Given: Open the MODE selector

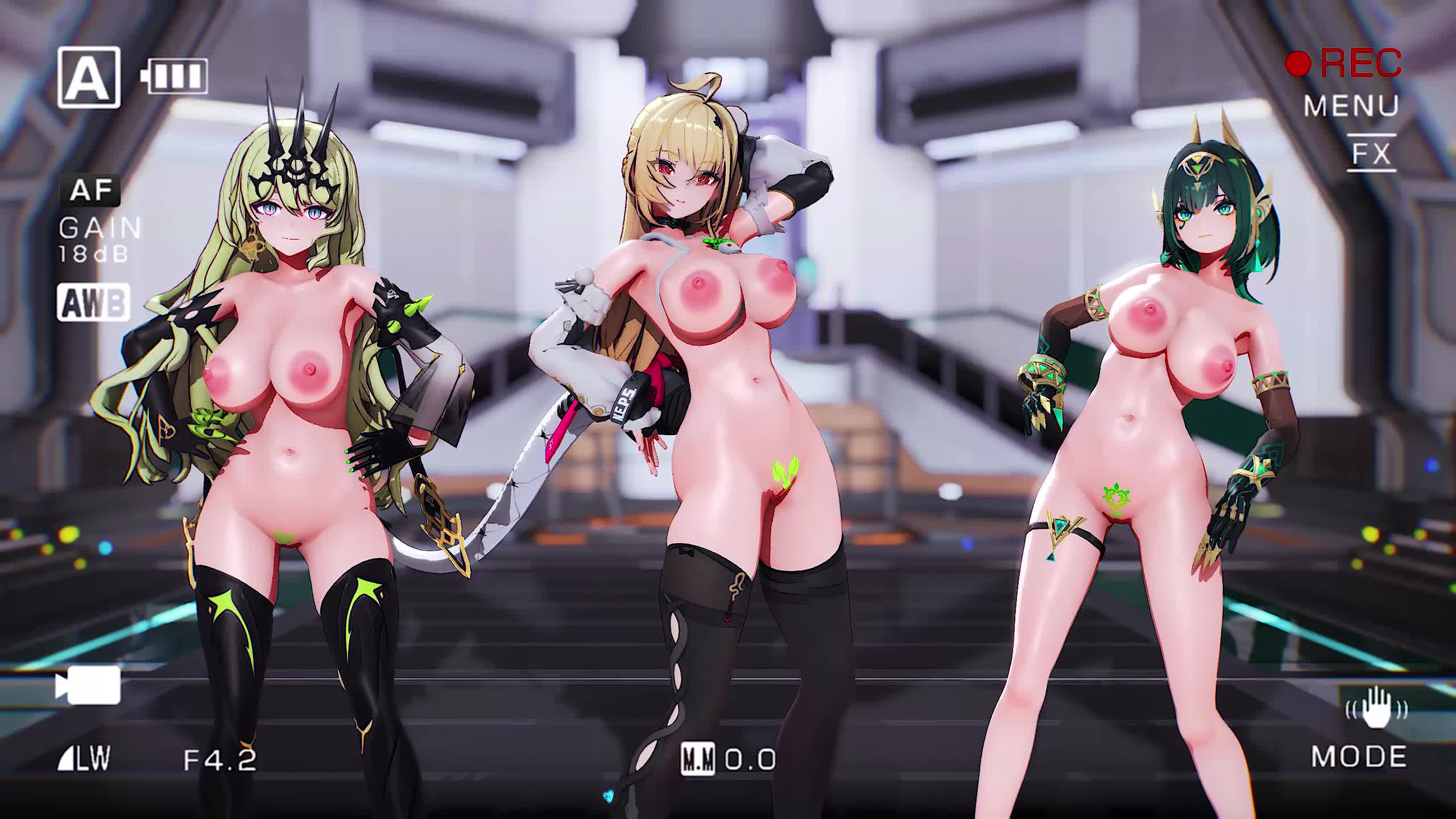Looking at the screenshot, I should (x=1359, y=757).
